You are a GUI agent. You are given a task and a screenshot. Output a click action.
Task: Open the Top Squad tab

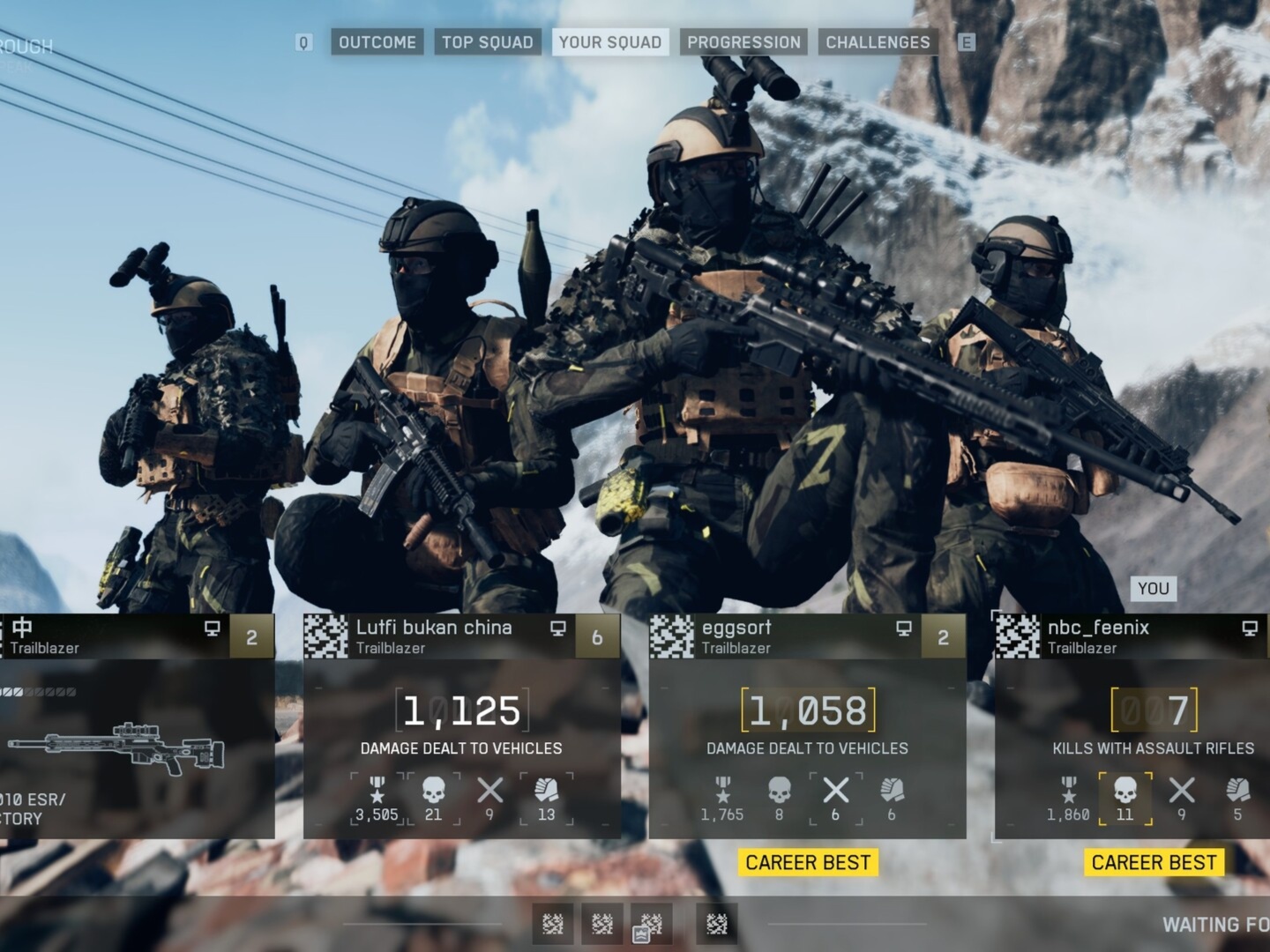point(487,42)
